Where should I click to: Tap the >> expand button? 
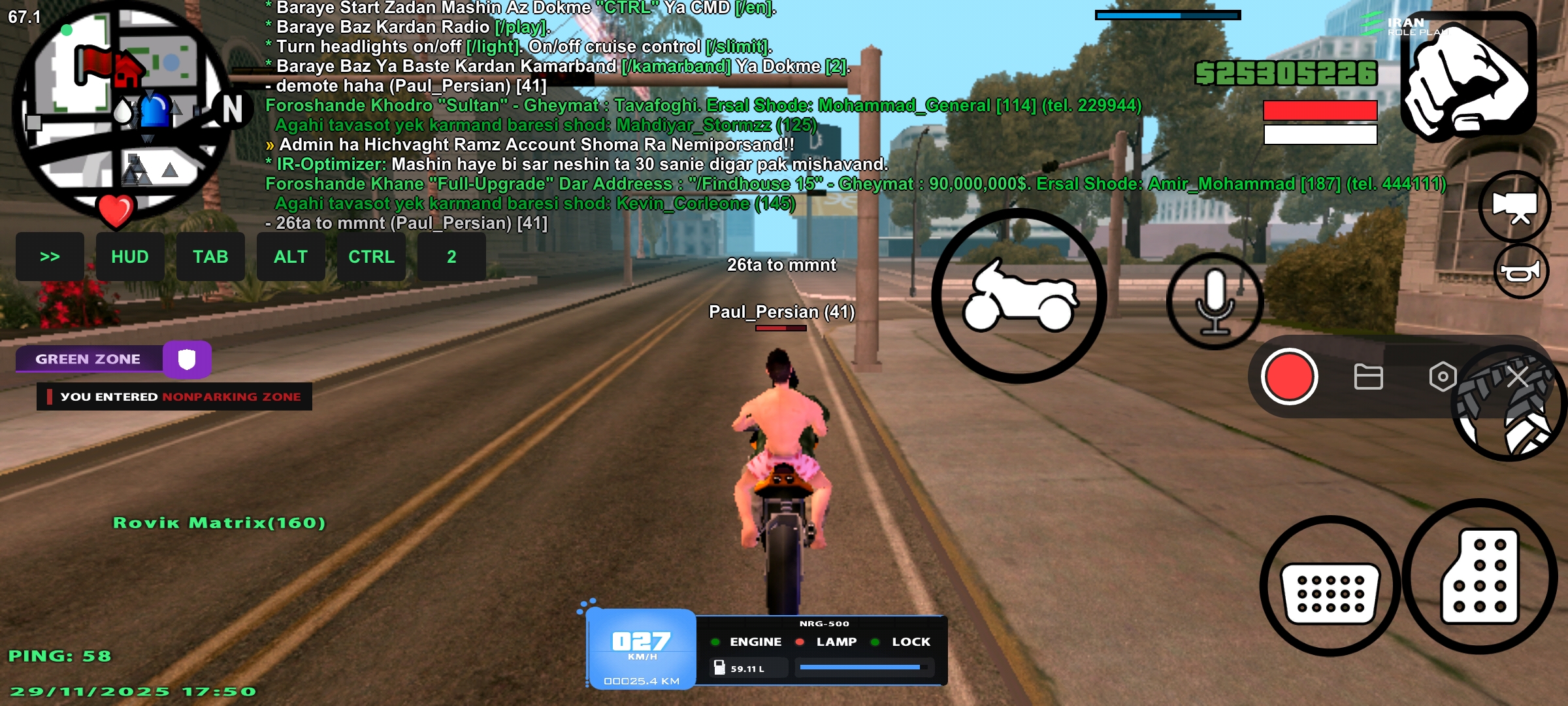click(50, 257)
